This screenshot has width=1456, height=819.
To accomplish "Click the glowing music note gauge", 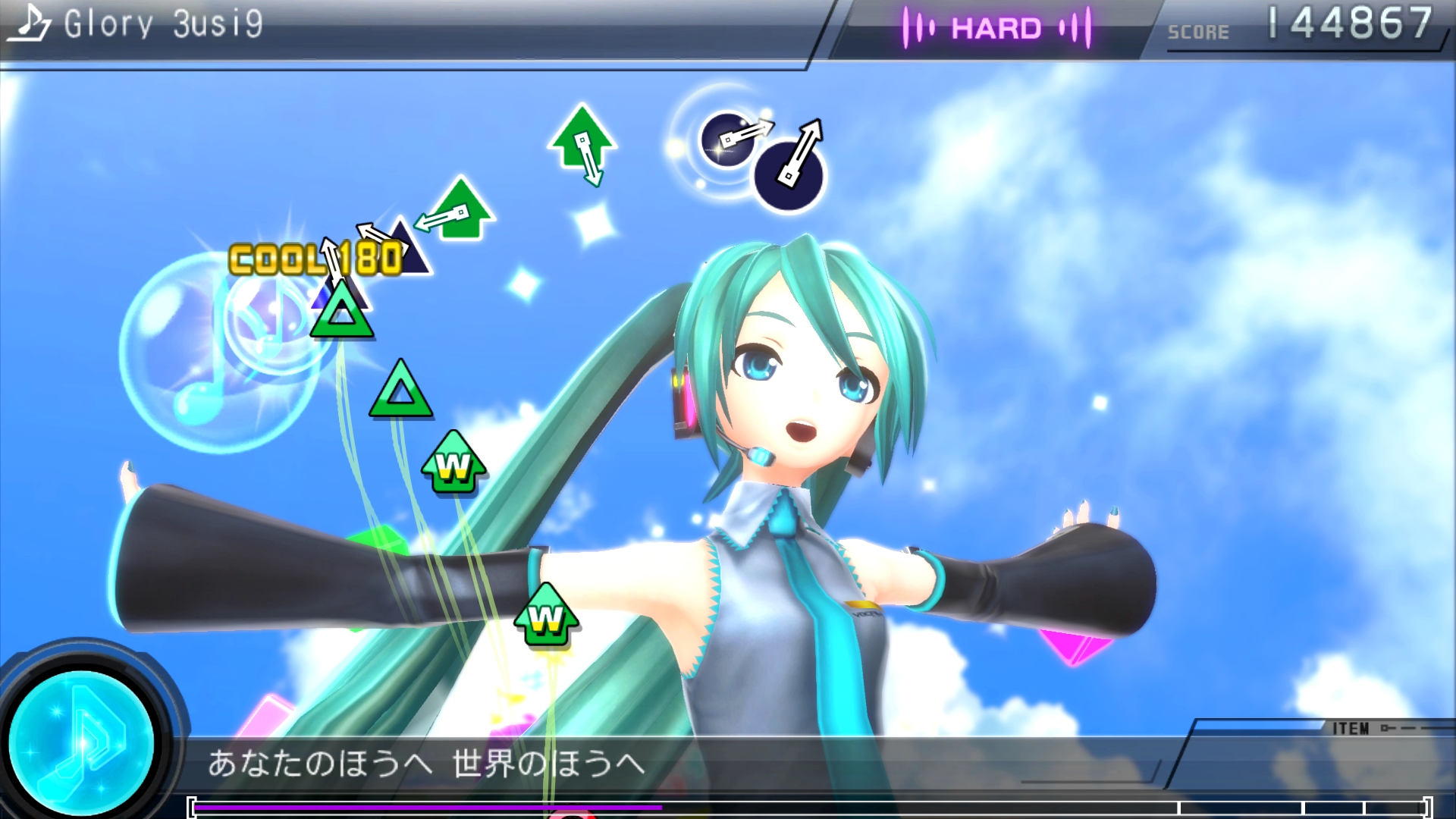I will (82, 741).
